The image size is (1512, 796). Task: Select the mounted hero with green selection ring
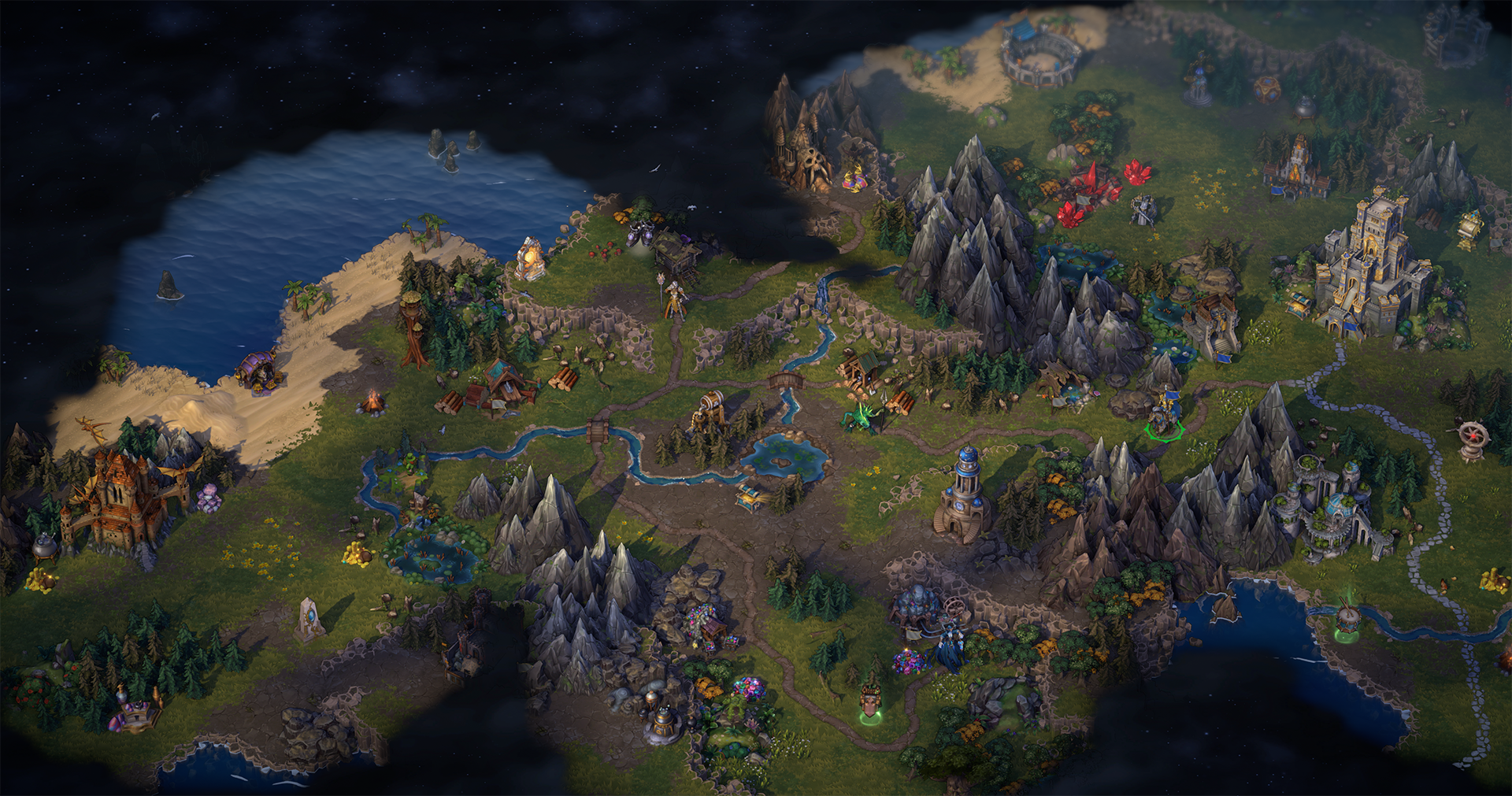1164,415
